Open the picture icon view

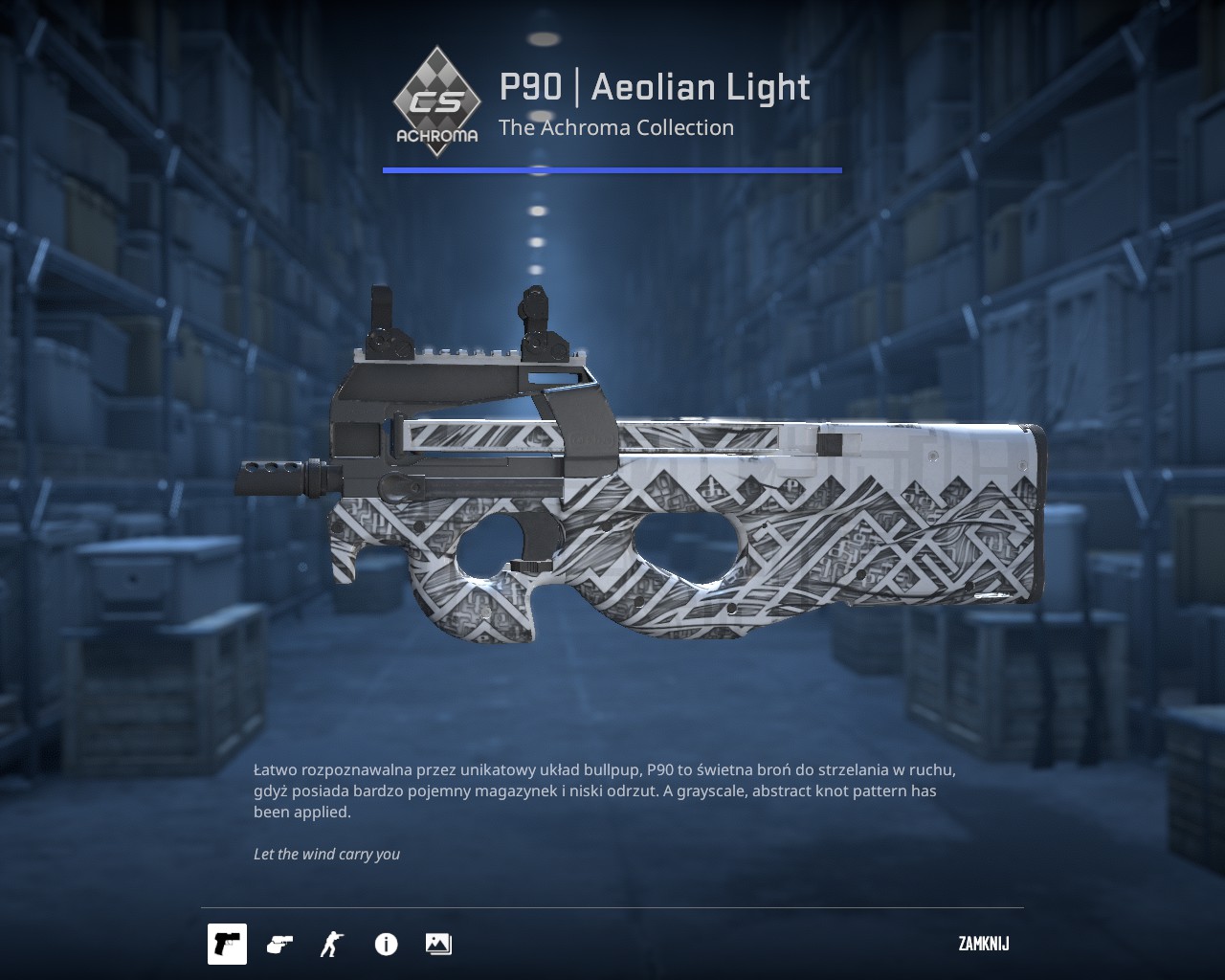click(x=438, y=944)
